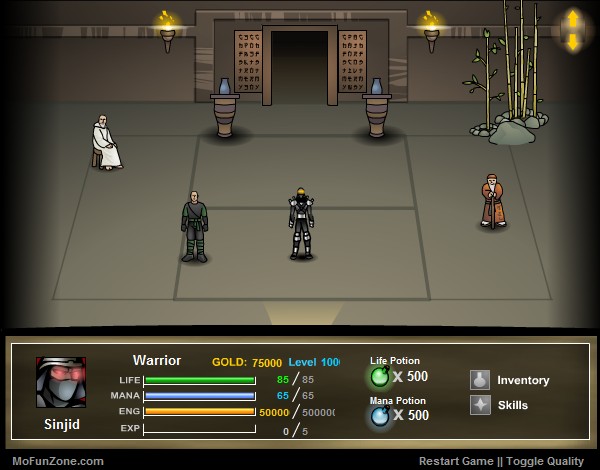Select Sinjid's character portrait
Image resolution: width=600 pixels, height=470 pixels.
pyautogui.click(x=61, y=381)
